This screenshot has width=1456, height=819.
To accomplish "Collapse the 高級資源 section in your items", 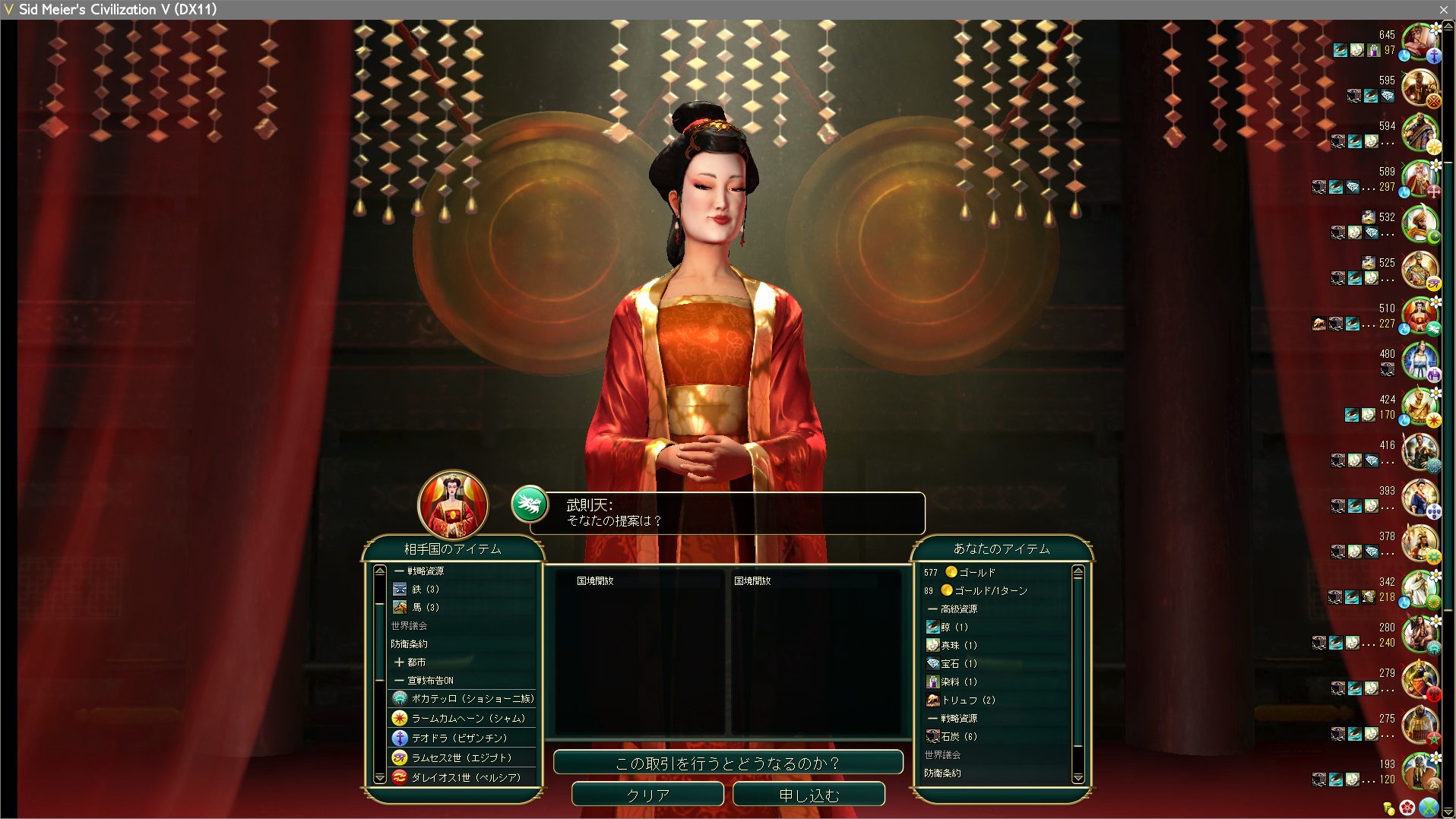I will click(952, 609).
